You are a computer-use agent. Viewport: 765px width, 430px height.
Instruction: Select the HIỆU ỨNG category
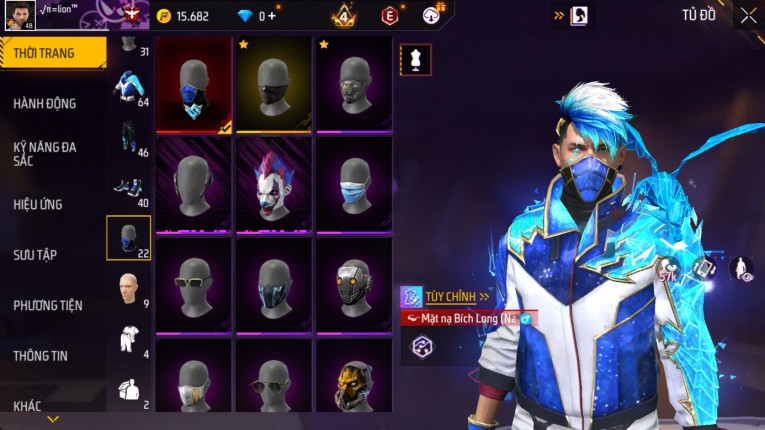38,204
